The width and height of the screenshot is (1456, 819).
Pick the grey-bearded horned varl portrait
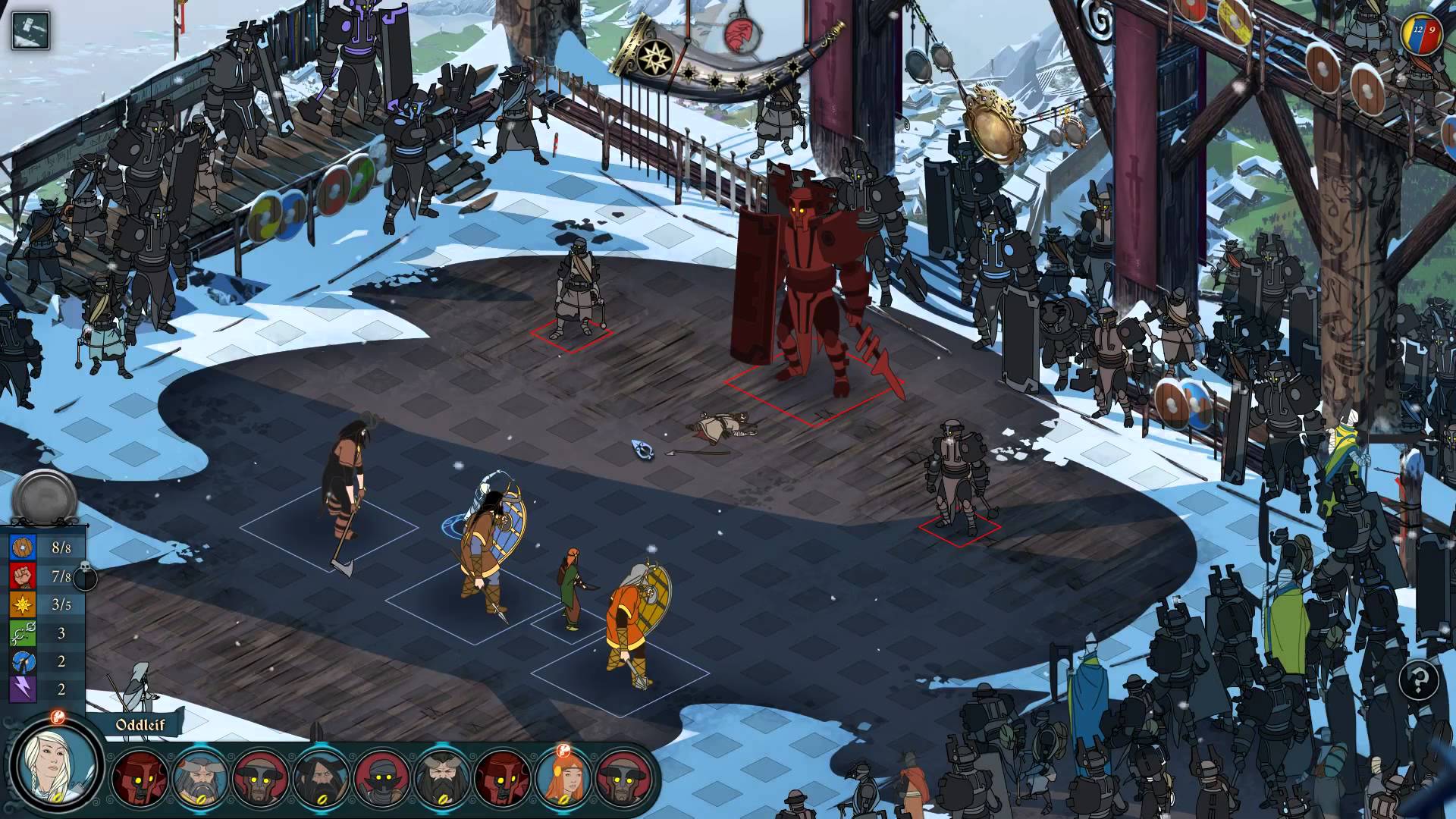(200, 777)
